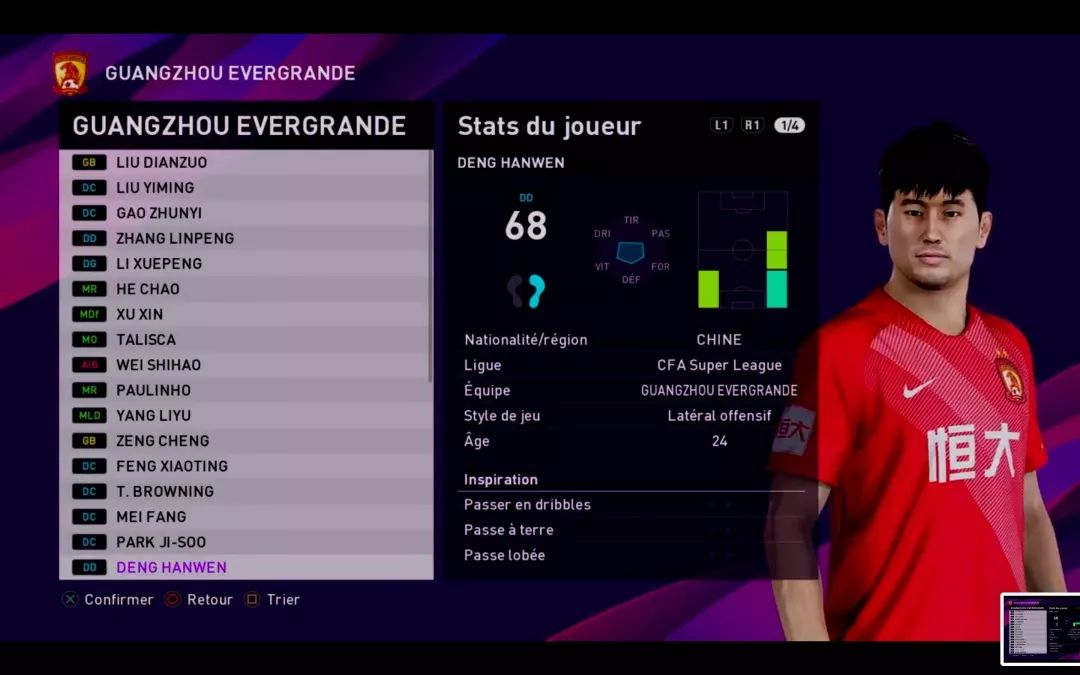Select midfielder He Chao
This screenshot has width=1080, height=675.
coord(245,289)
